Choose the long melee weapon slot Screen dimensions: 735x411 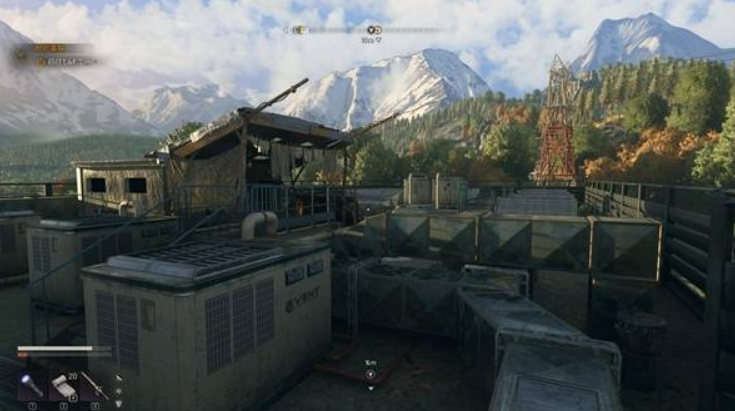click(95, 385)
